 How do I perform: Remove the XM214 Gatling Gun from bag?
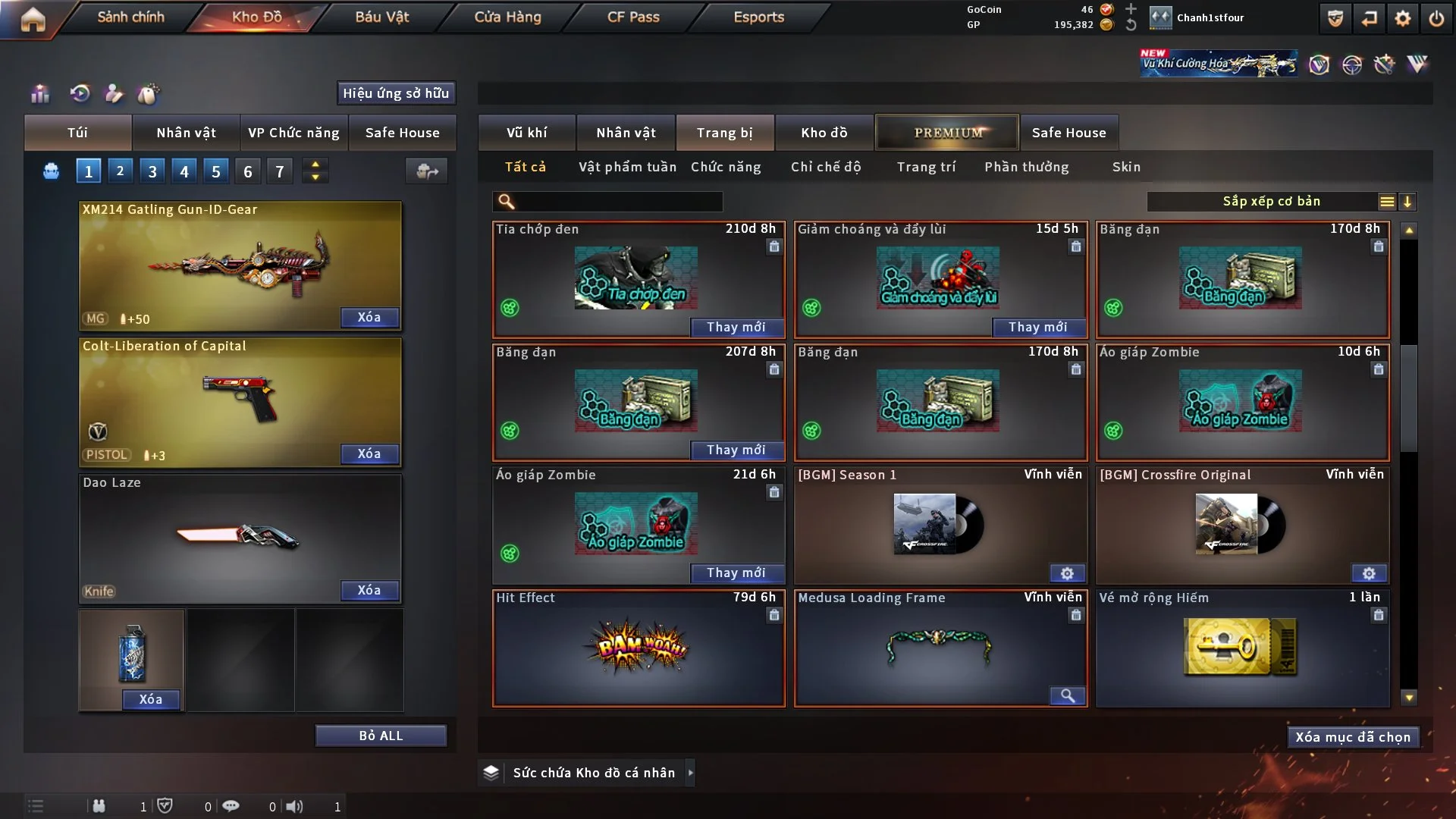[x=369, y=317]
